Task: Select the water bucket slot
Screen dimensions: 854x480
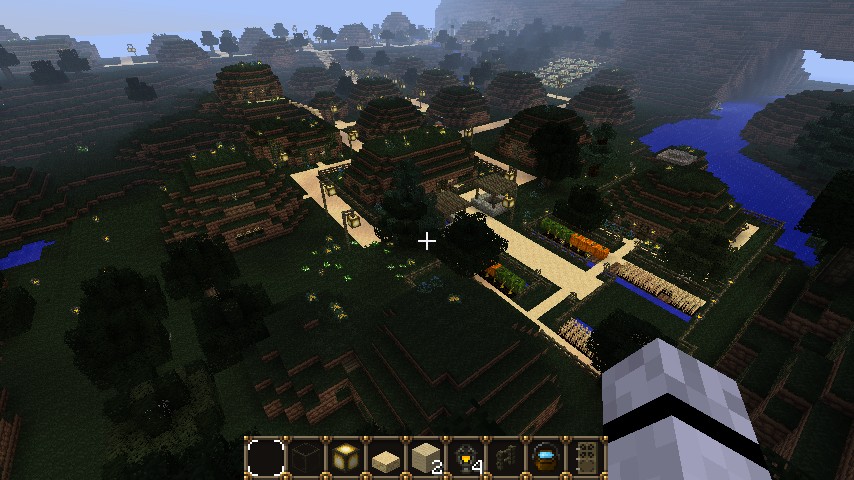Action: click(x=546, y=458)
